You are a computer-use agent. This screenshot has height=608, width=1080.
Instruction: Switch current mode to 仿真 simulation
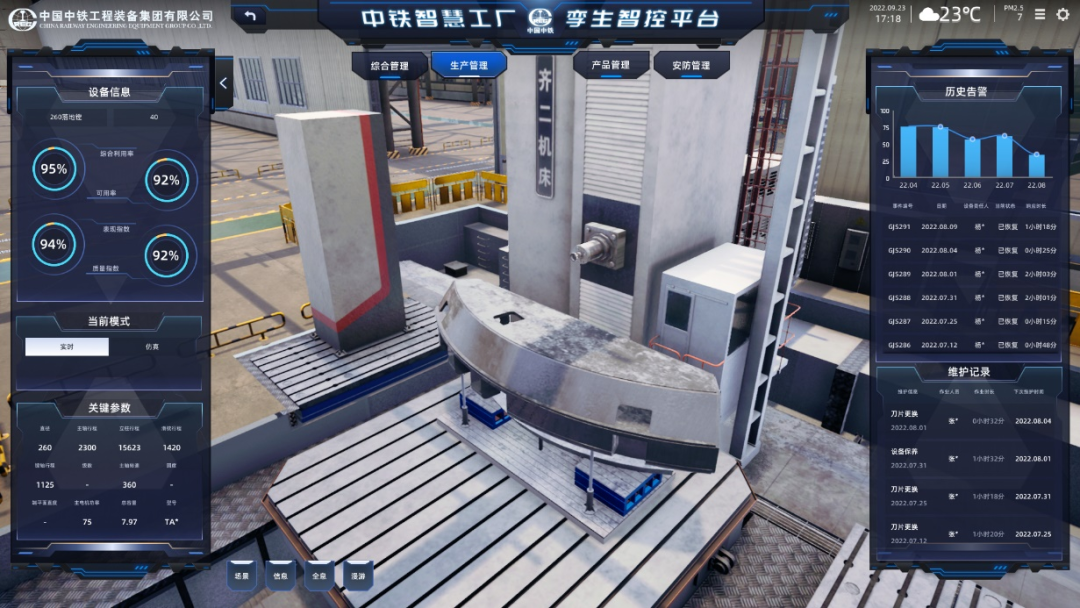152,346
